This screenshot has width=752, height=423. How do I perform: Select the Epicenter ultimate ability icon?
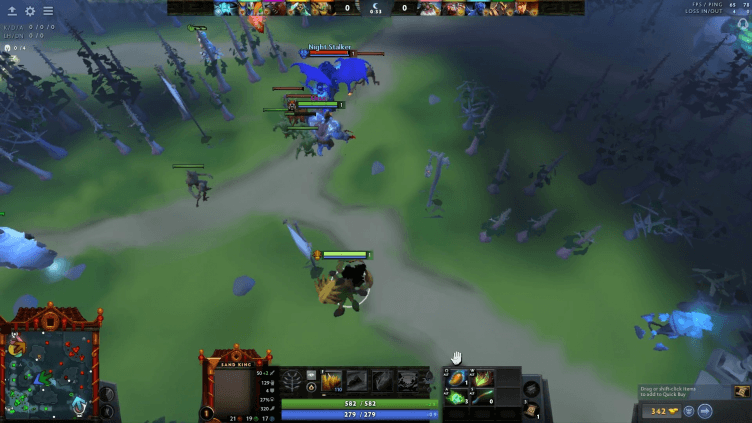click(408, 380)
